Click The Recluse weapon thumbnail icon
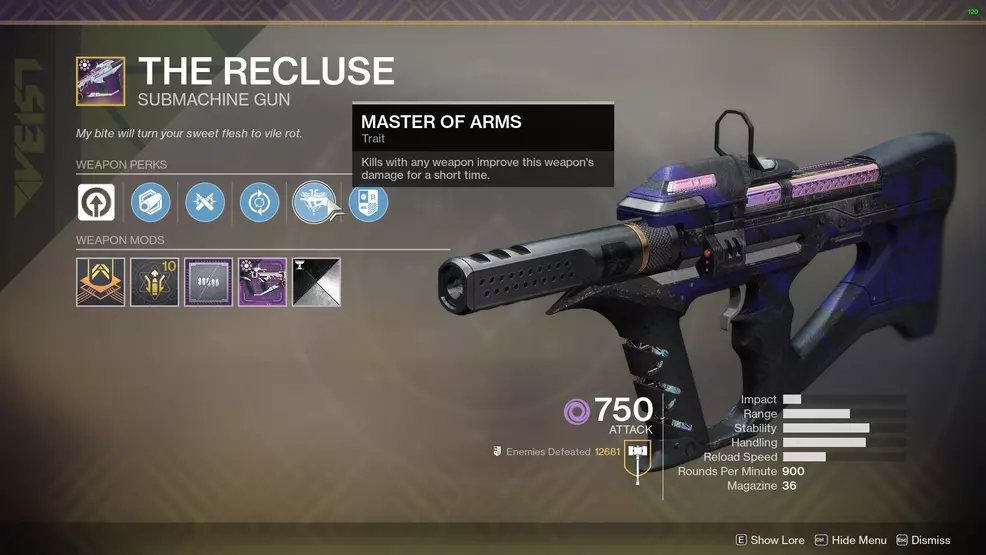The width and height of the screenshot is (986, 555). pos(101,81)
